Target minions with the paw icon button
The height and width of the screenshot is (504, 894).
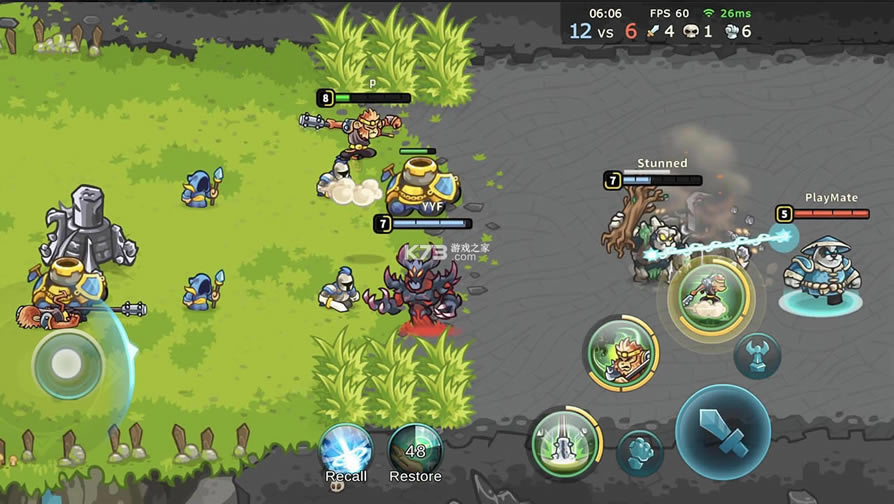(640, 453)
